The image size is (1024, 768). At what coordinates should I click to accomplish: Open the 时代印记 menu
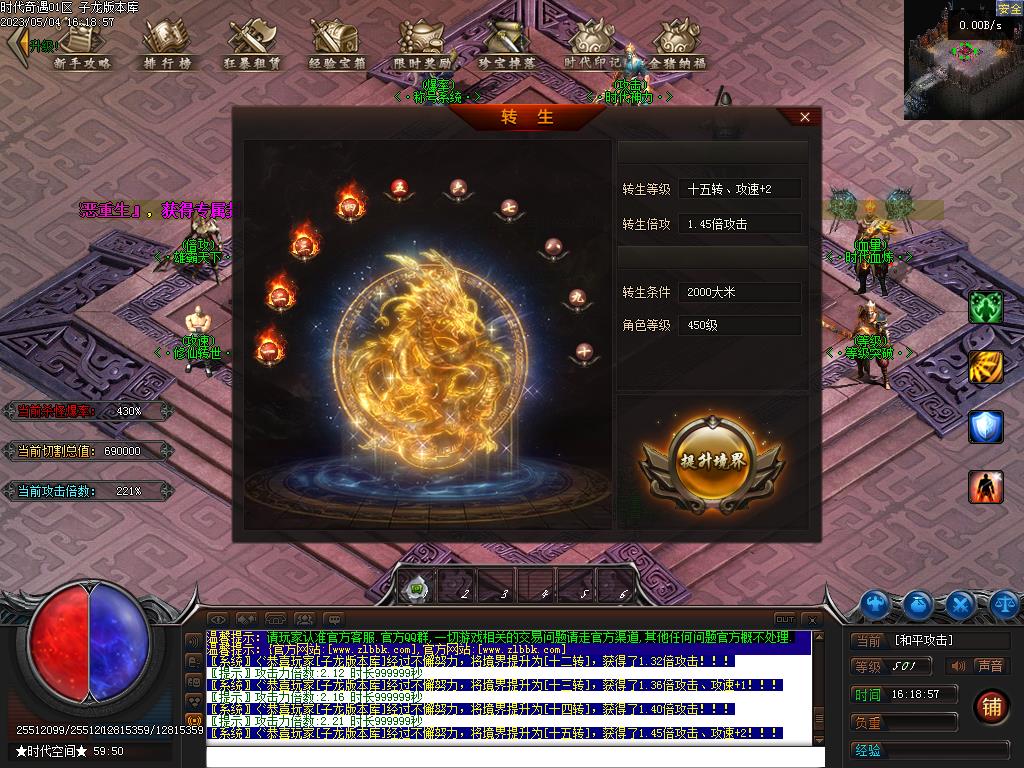(592, 44)
